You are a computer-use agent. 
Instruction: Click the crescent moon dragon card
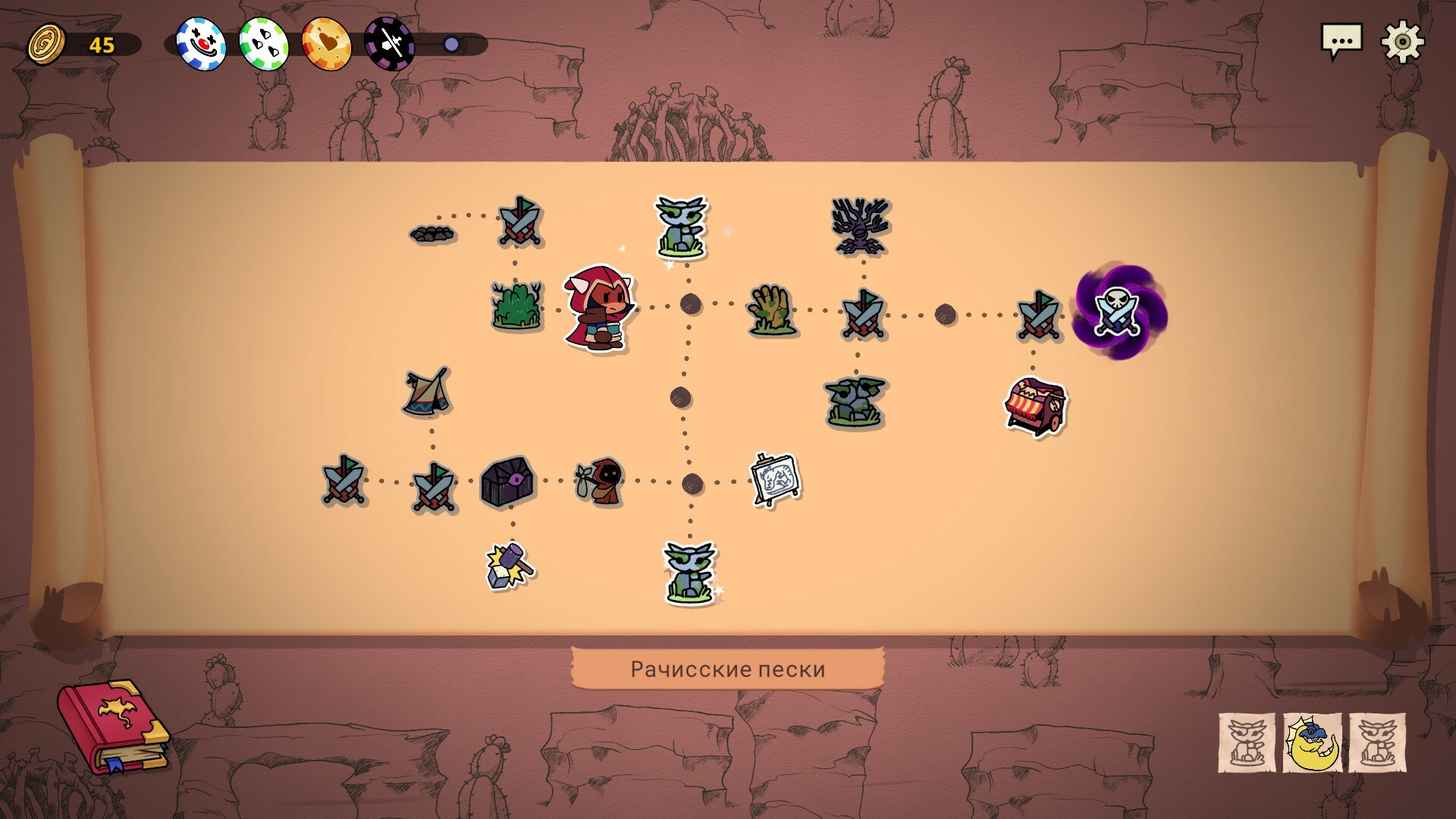pyautogui.click(x=1312, y=743)
